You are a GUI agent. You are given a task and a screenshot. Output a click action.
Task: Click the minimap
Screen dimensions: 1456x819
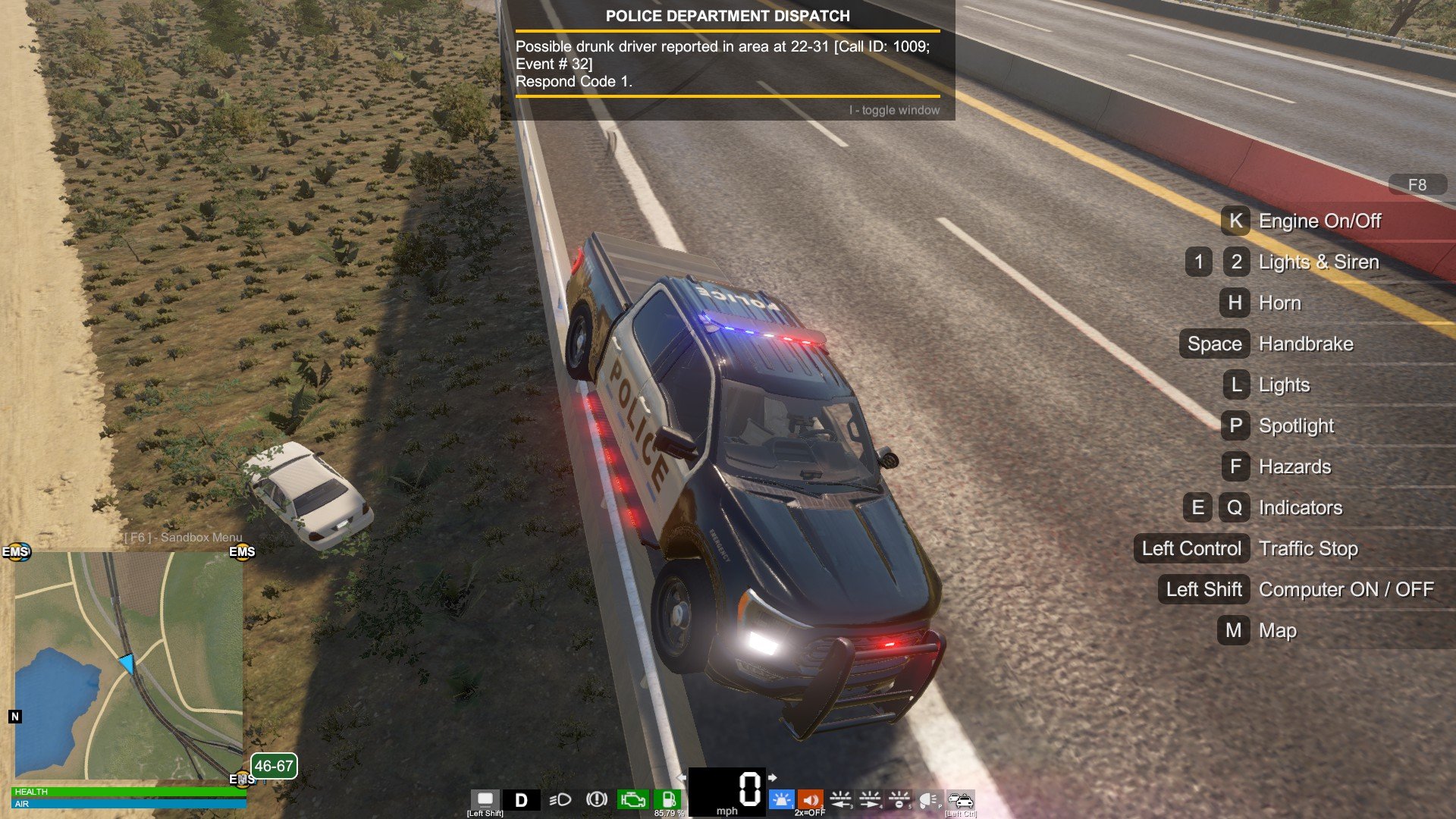click(129, 665)
